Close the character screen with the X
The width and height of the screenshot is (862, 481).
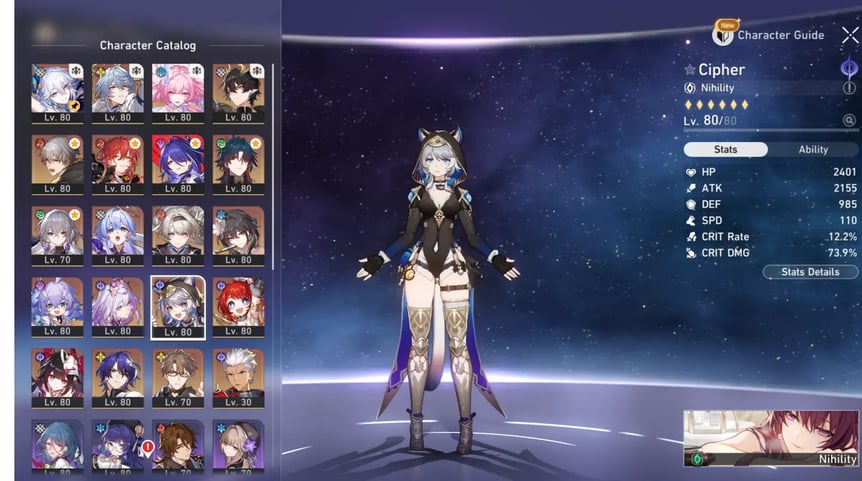pyautogui.click(x=850, y=36)
